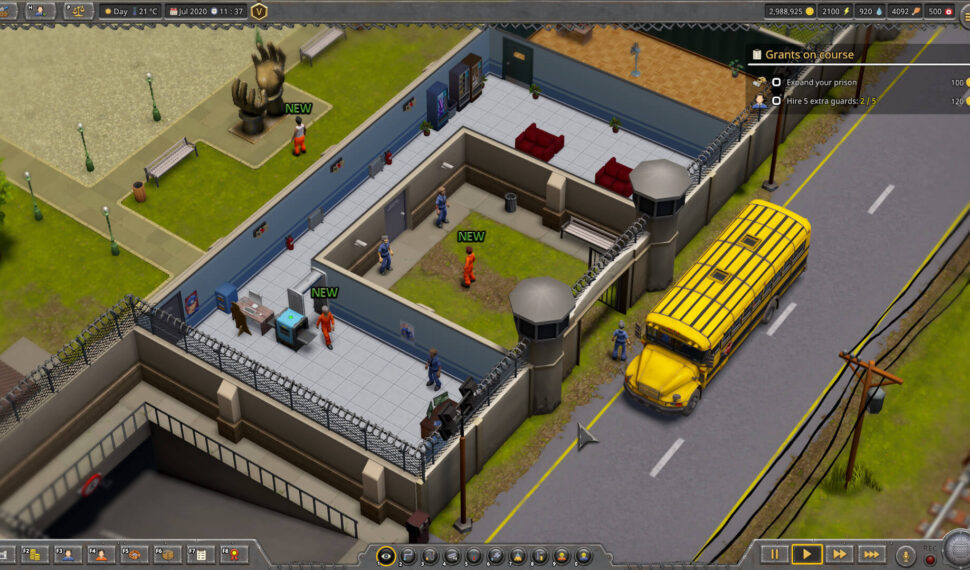The height and width of the screenshot is (570, 970).
Task: Open the F6 cardboard box menu
Action: pos(167,554)
